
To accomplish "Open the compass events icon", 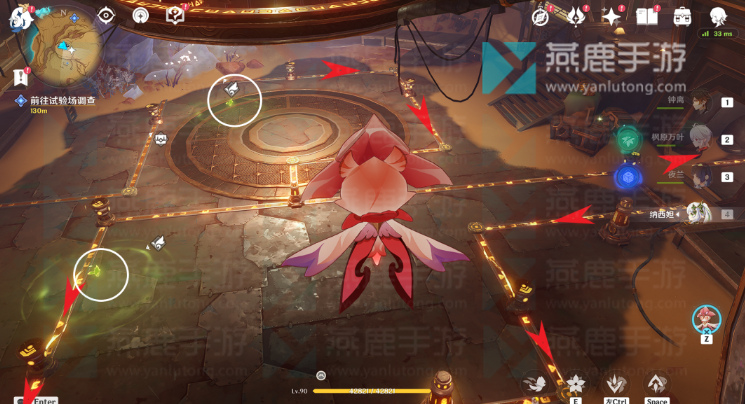I will pos(541,15).
